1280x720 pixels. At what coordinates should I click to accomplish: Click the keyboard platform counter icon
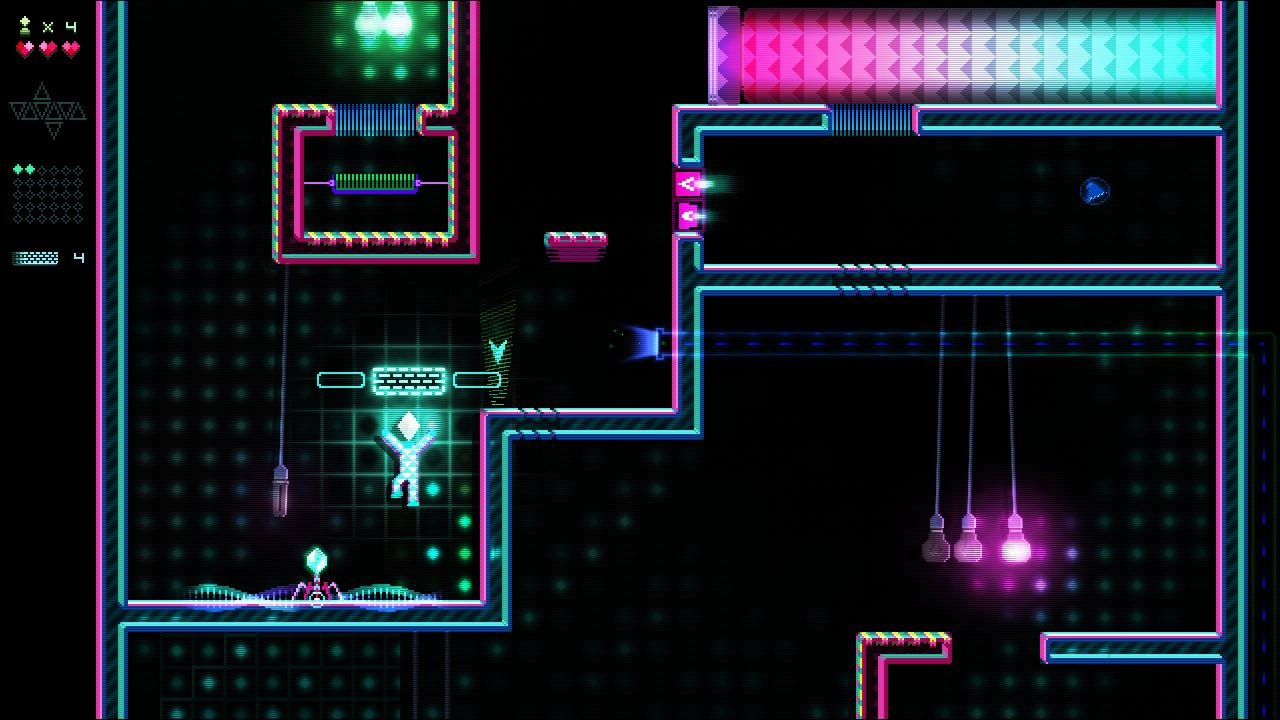pos(34,257)
